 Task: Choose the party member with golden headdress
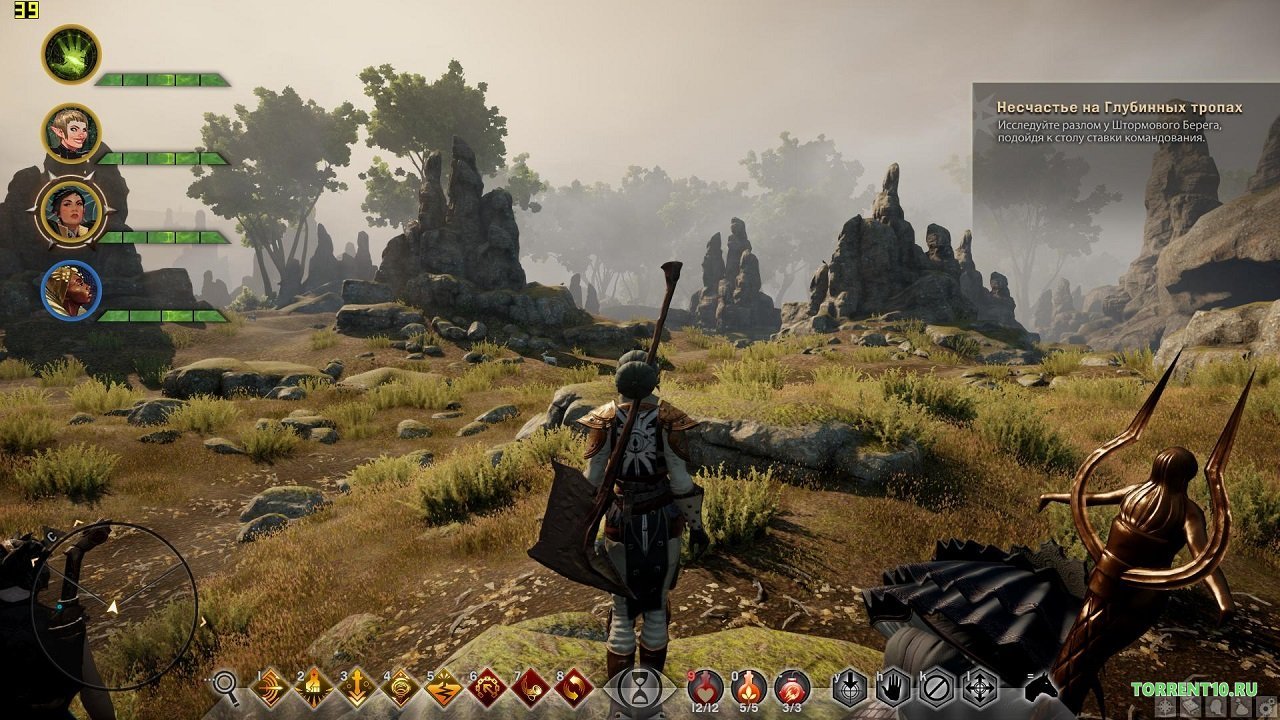71,290
